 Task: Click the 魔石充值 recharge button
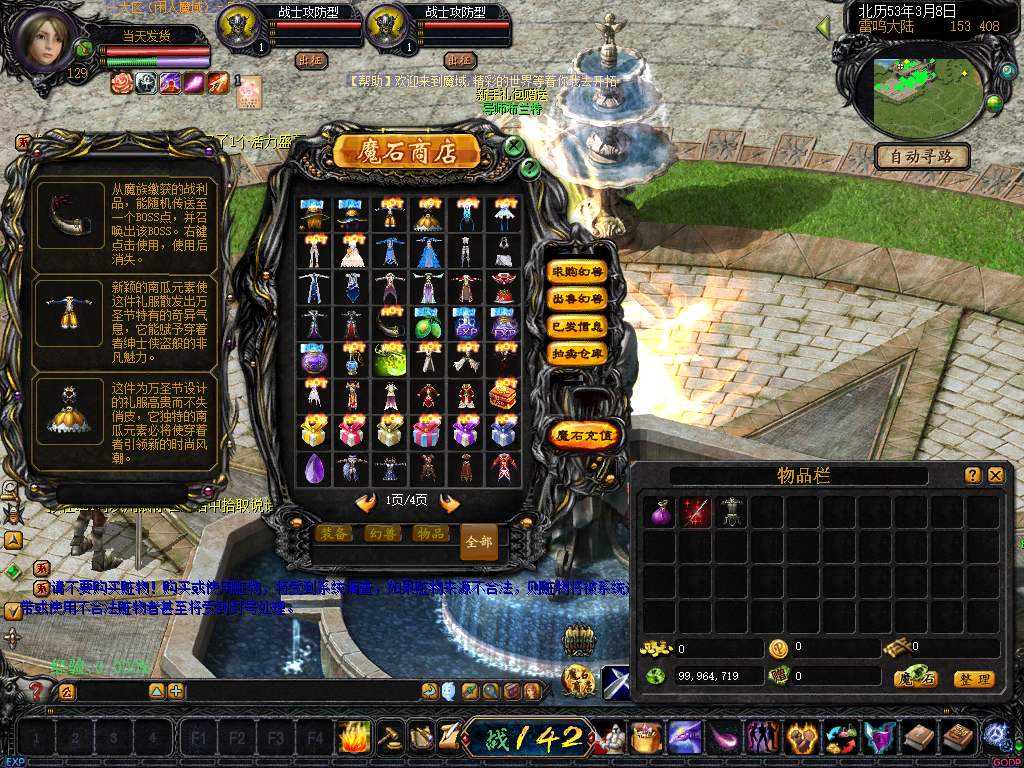(586, 435)
